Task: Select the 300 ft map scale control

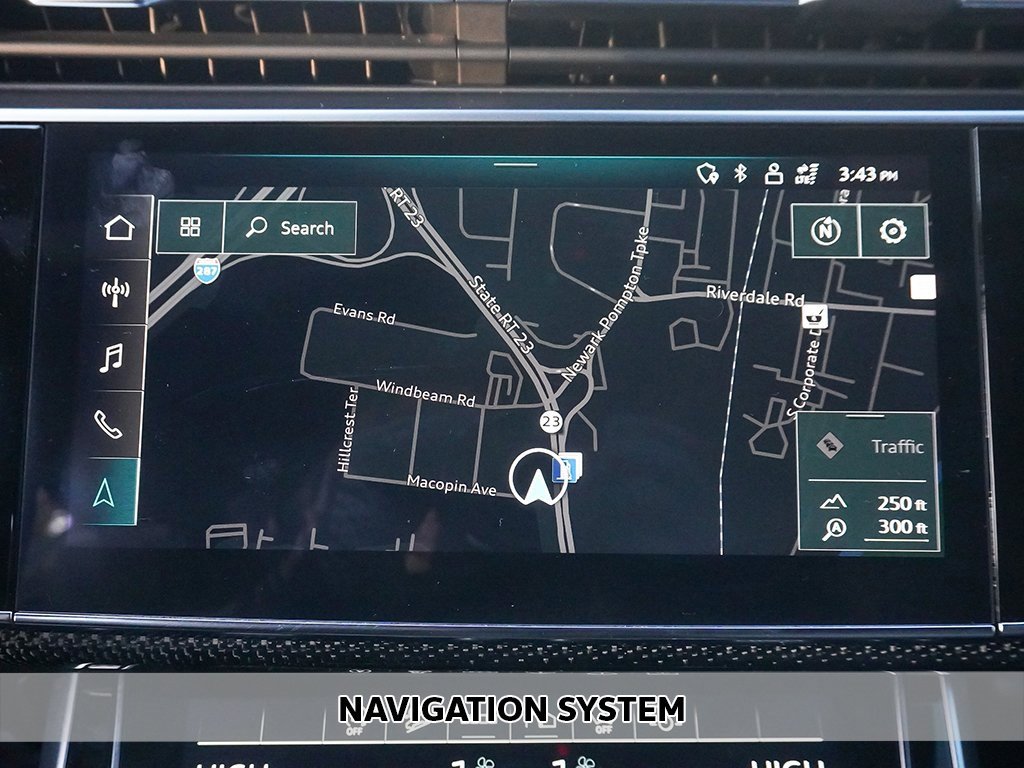Action: point(868,528)
